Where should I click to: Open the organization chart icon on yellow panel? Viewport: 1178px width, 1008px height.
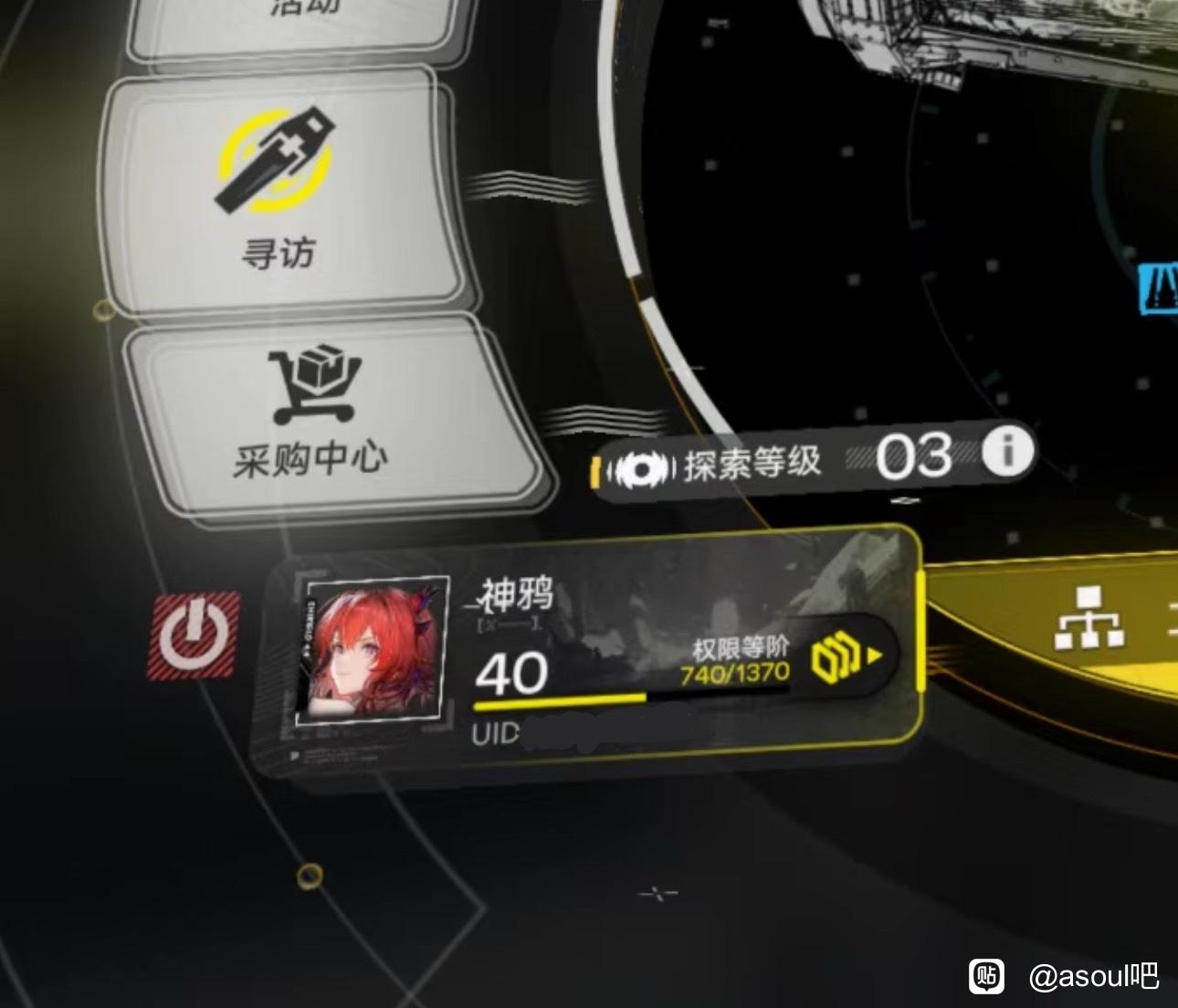1088,620
